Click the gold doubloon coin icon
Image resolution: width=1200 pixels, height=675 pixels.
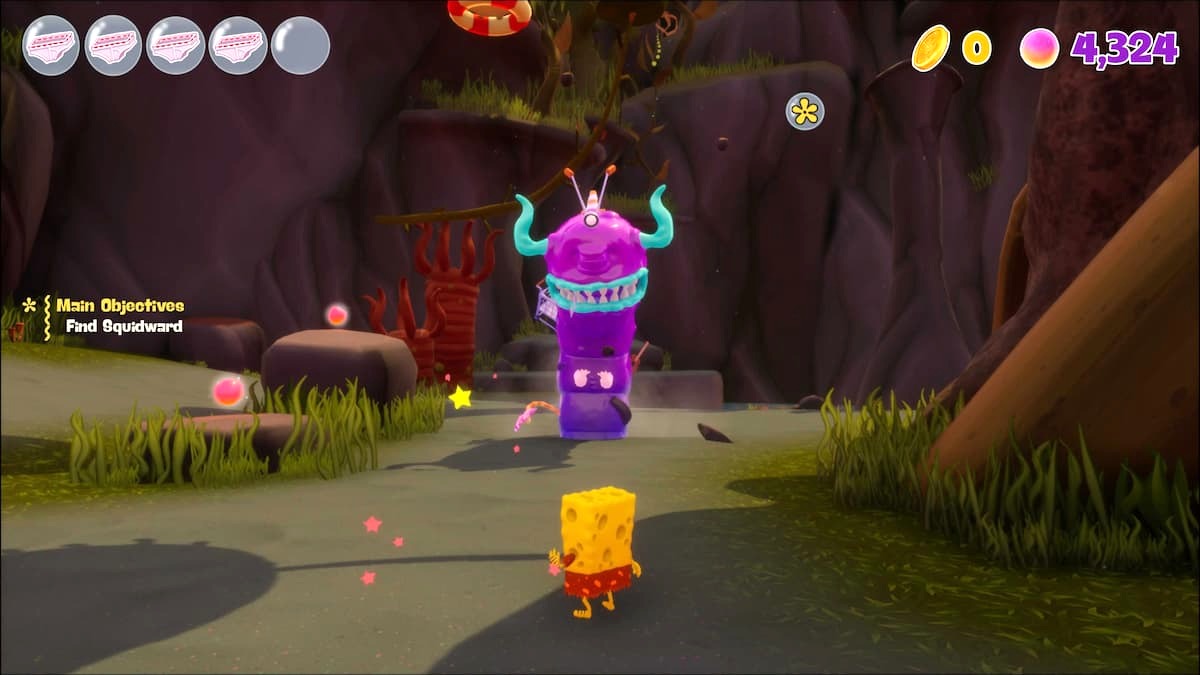click(930, 48)
